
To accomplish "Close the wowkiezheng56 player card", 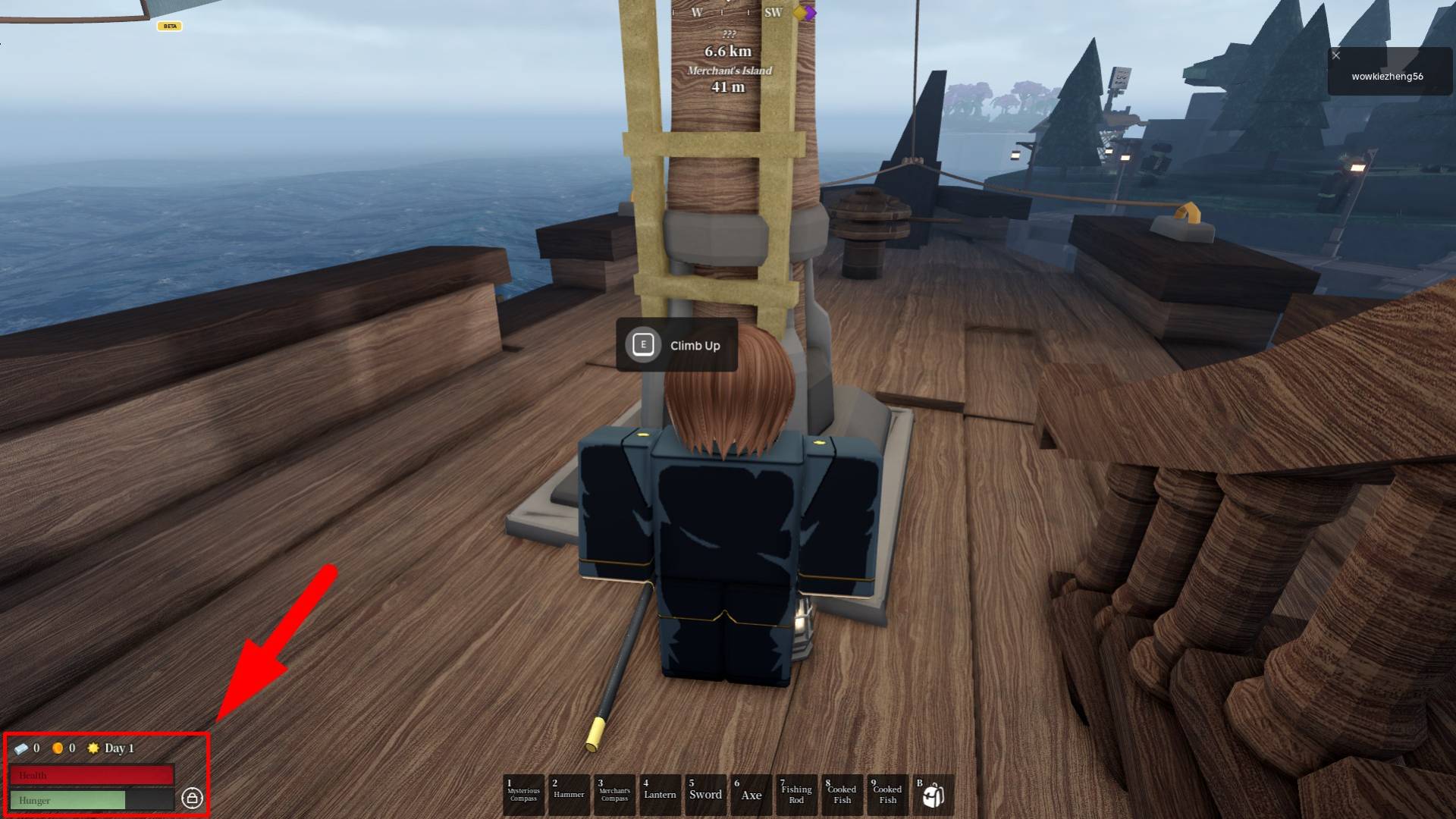I will click(x=1335, y=55).
